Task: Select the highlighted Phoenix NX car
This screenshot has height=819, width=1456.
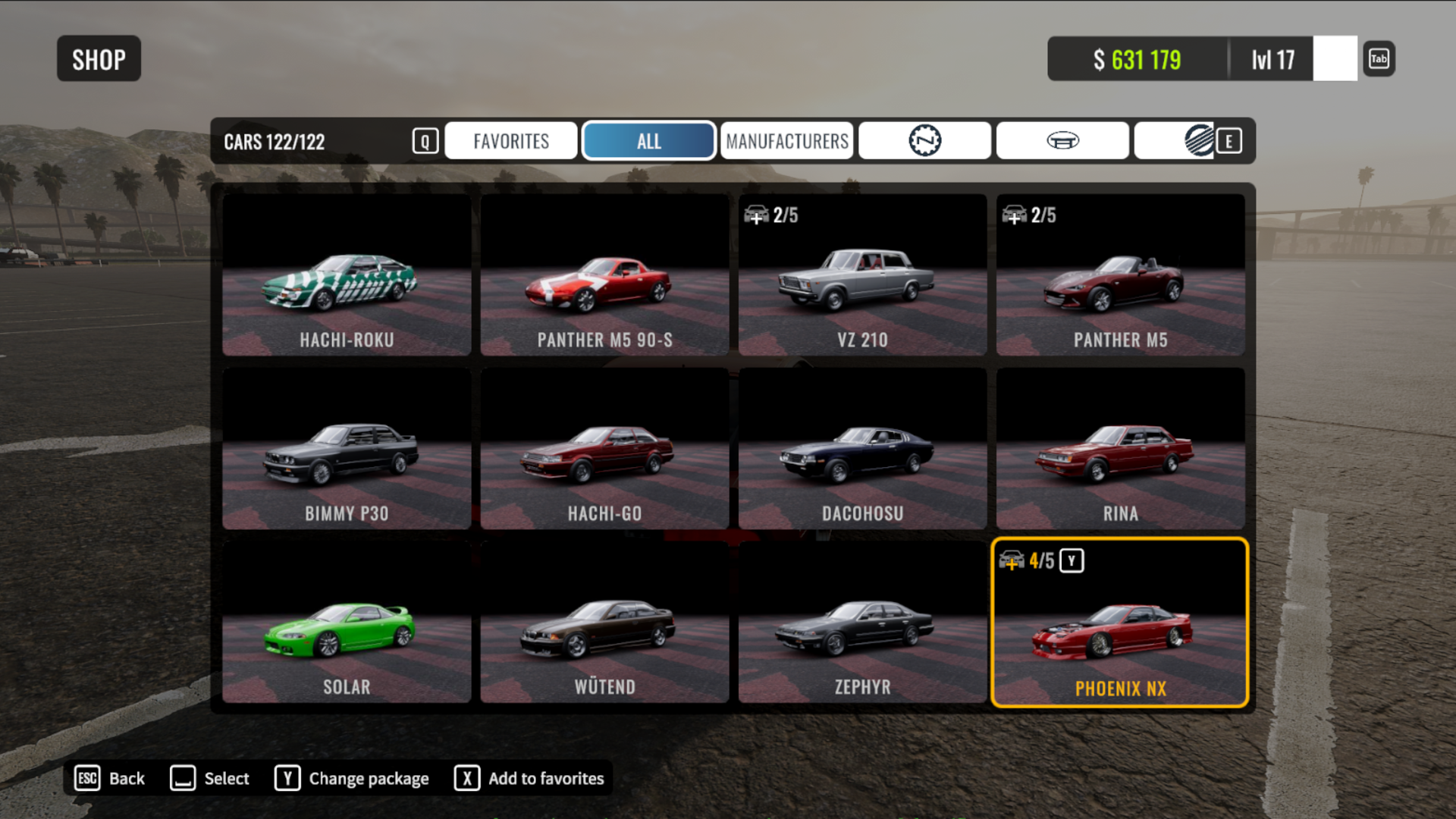Action: point(1120,623)
